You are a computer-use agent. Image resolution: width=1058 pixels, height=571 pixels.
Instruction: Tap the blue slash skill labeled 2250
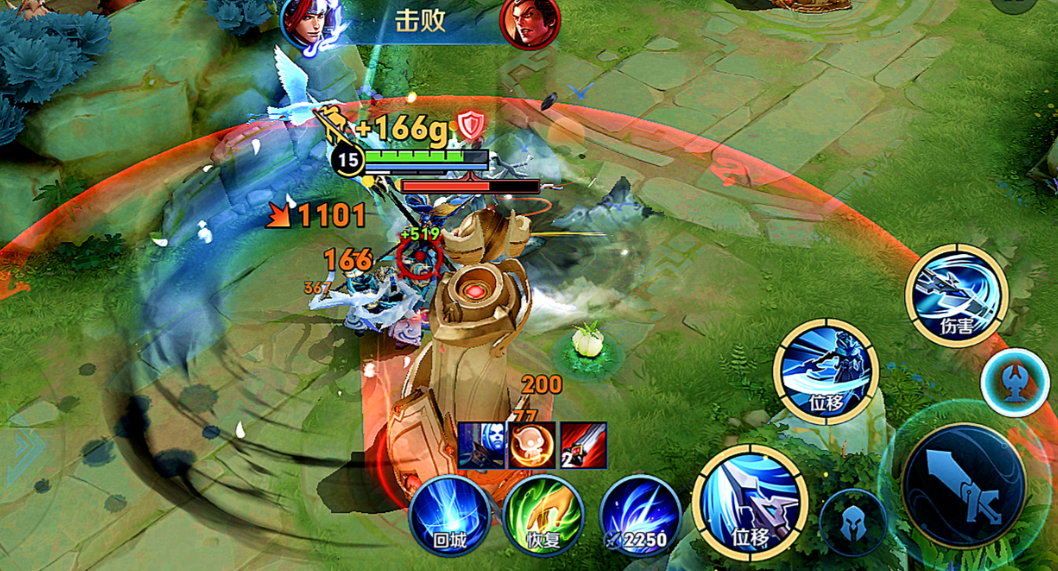(x=640, y=514)
